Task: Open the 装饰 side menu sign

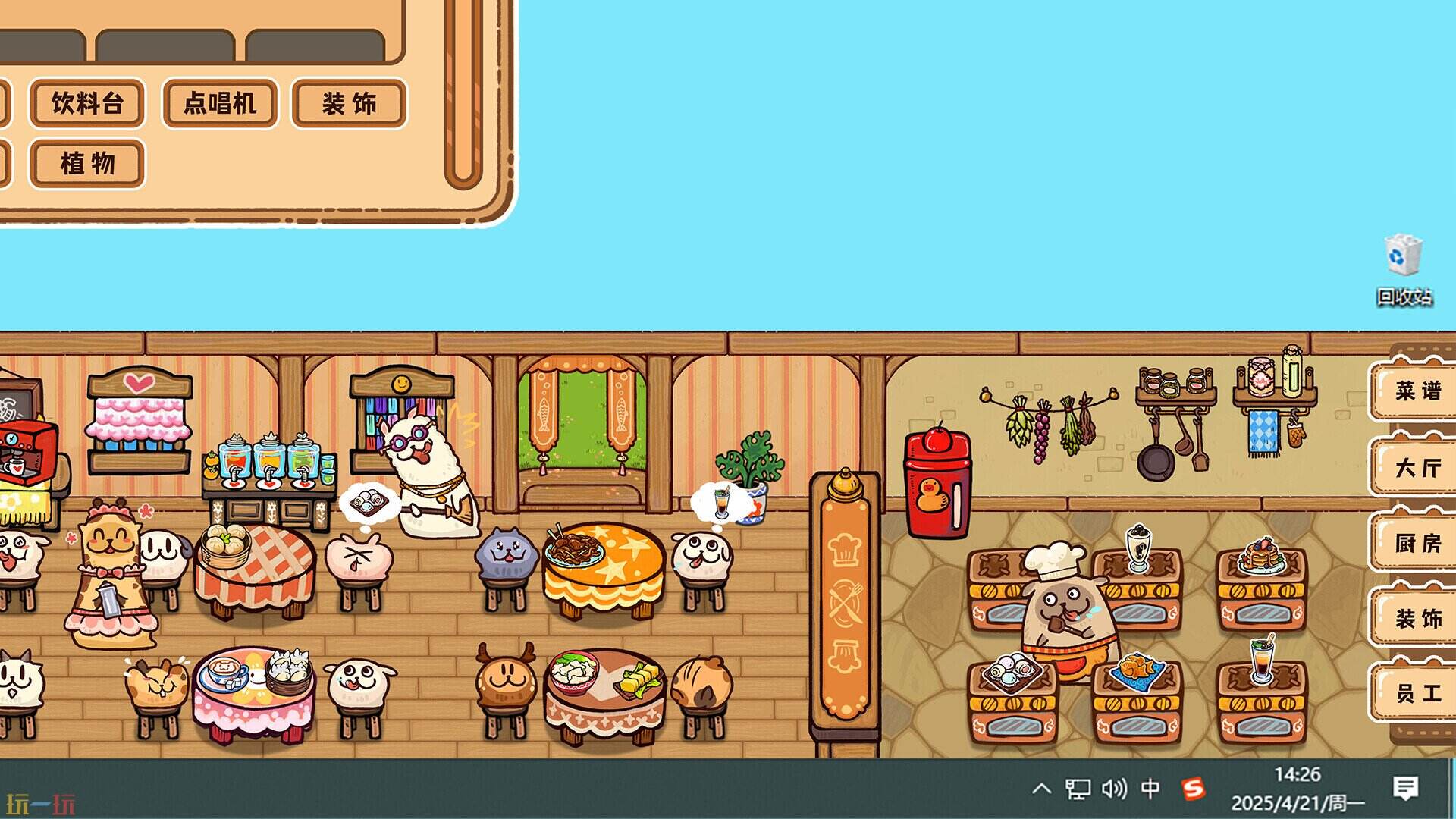Action: point(1417,618)
